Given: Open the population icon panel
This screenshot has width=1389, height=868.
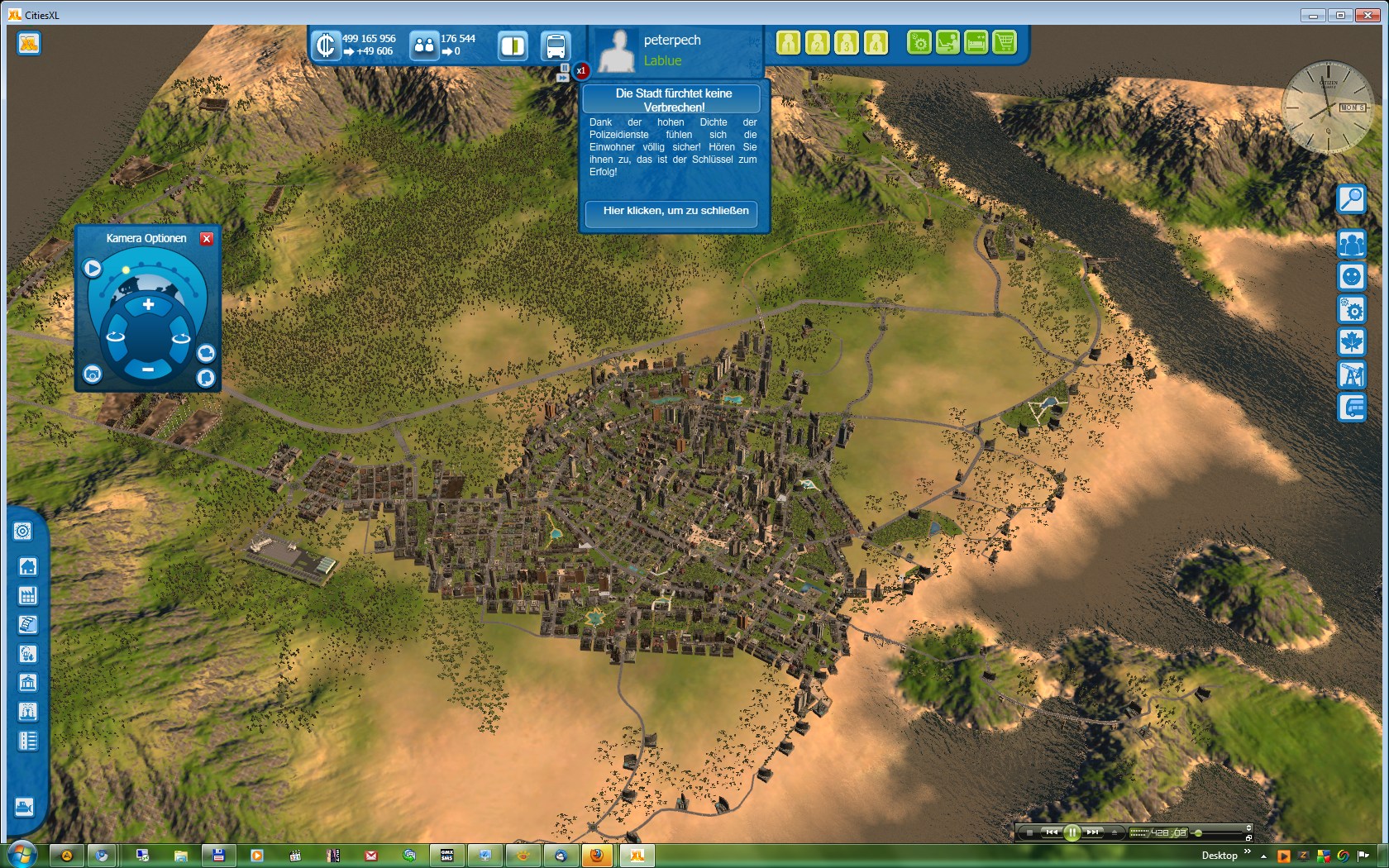Looking at the screenshot, I should 423,45.
